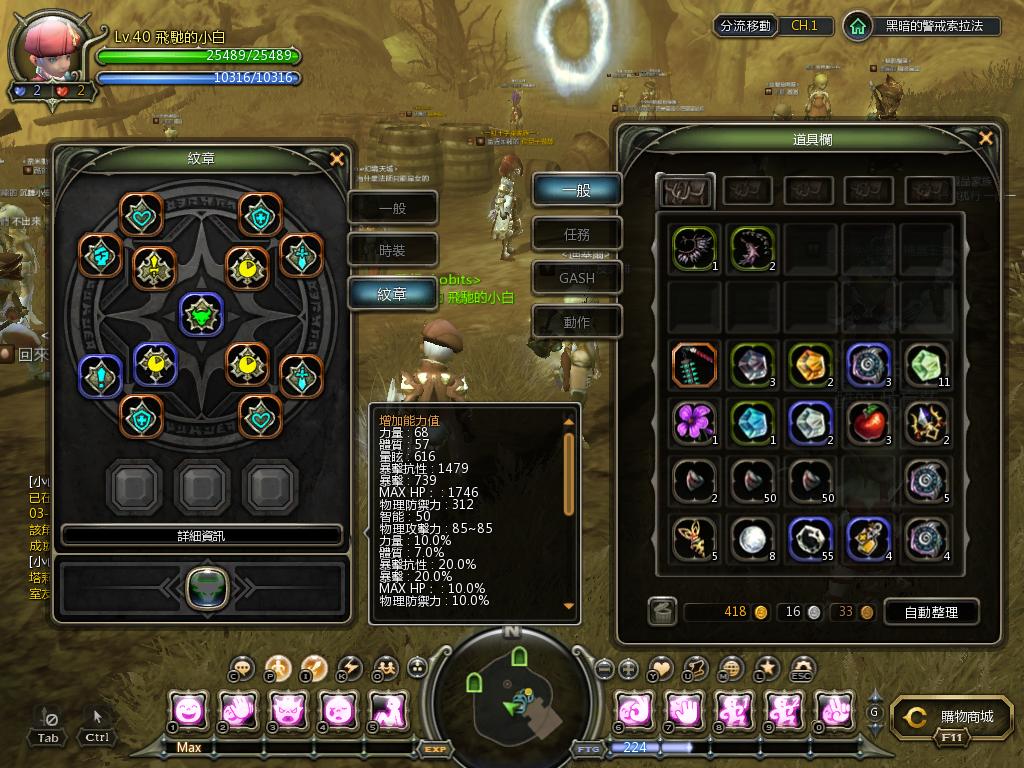The height and width of the screenshot is (768, 1024).
Task: Open the ESC system menu icon
Action: pos(802,669)
